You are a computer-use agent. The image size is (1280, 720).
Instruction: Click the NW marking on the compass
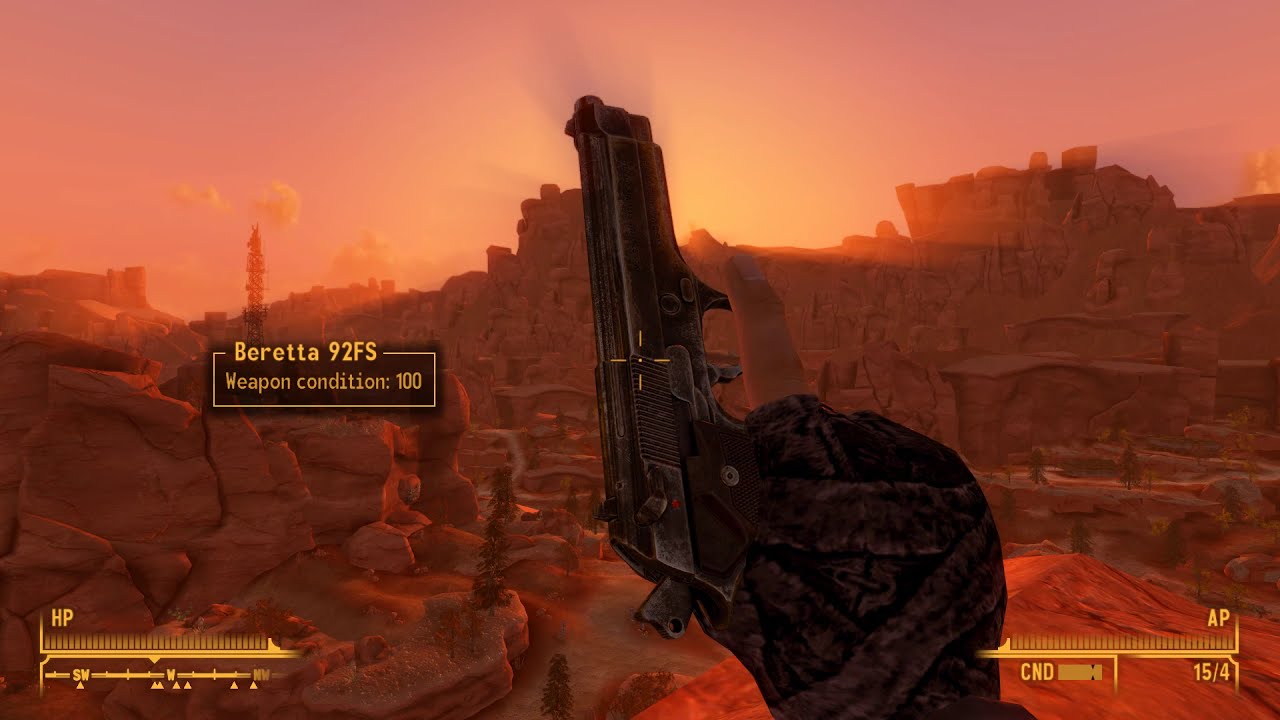[262, 674]
